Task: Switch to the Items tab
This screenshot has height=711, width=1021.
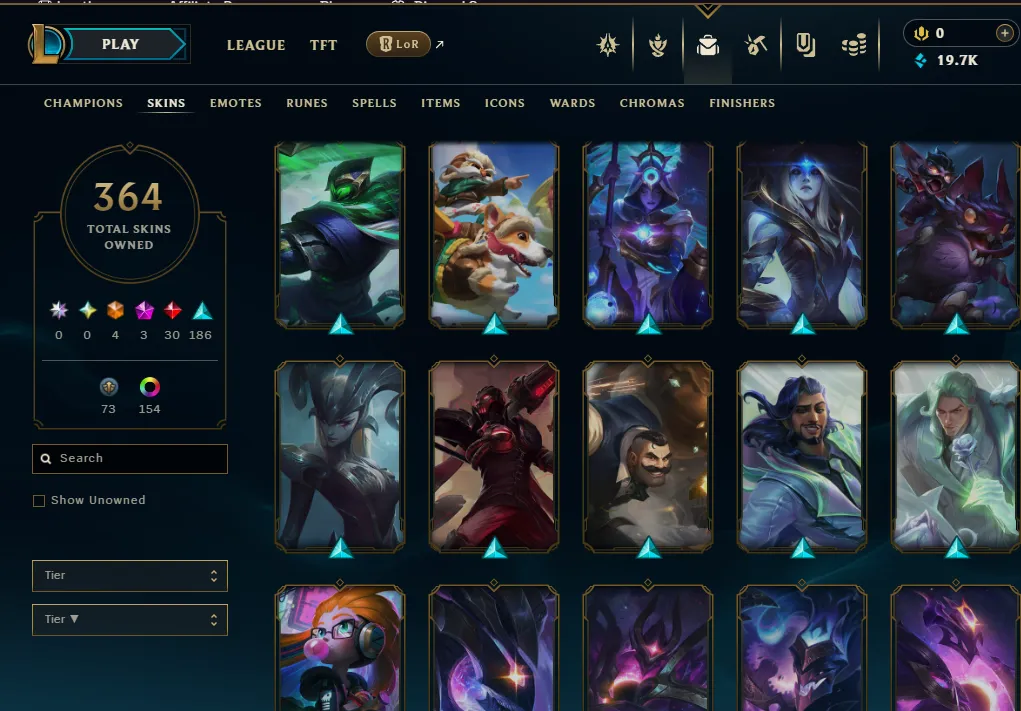Action: click(440, 103)
